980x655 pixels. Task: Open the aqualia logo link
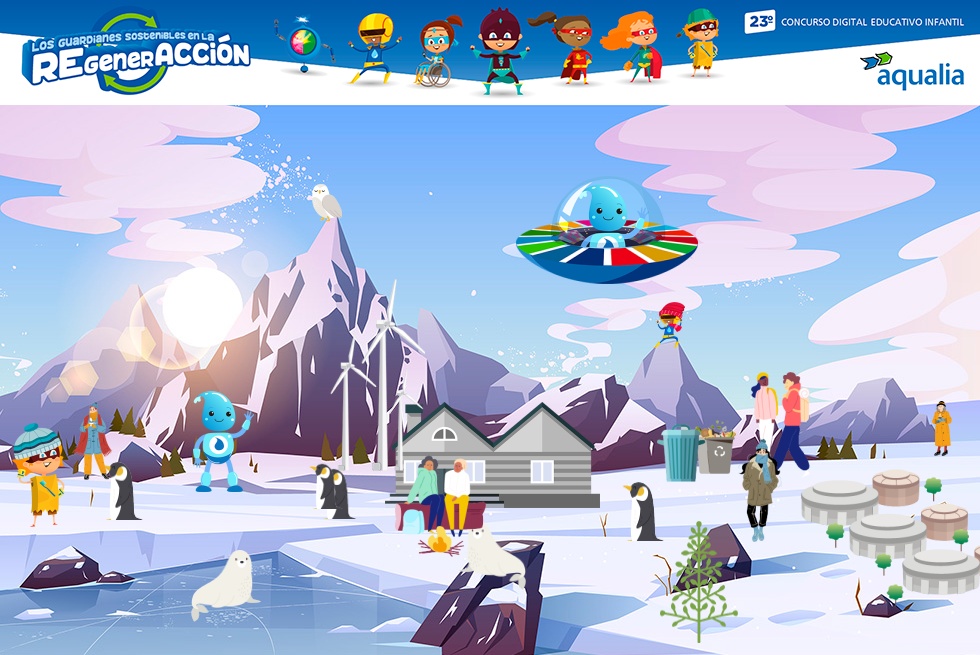click(x=911, y=70)
